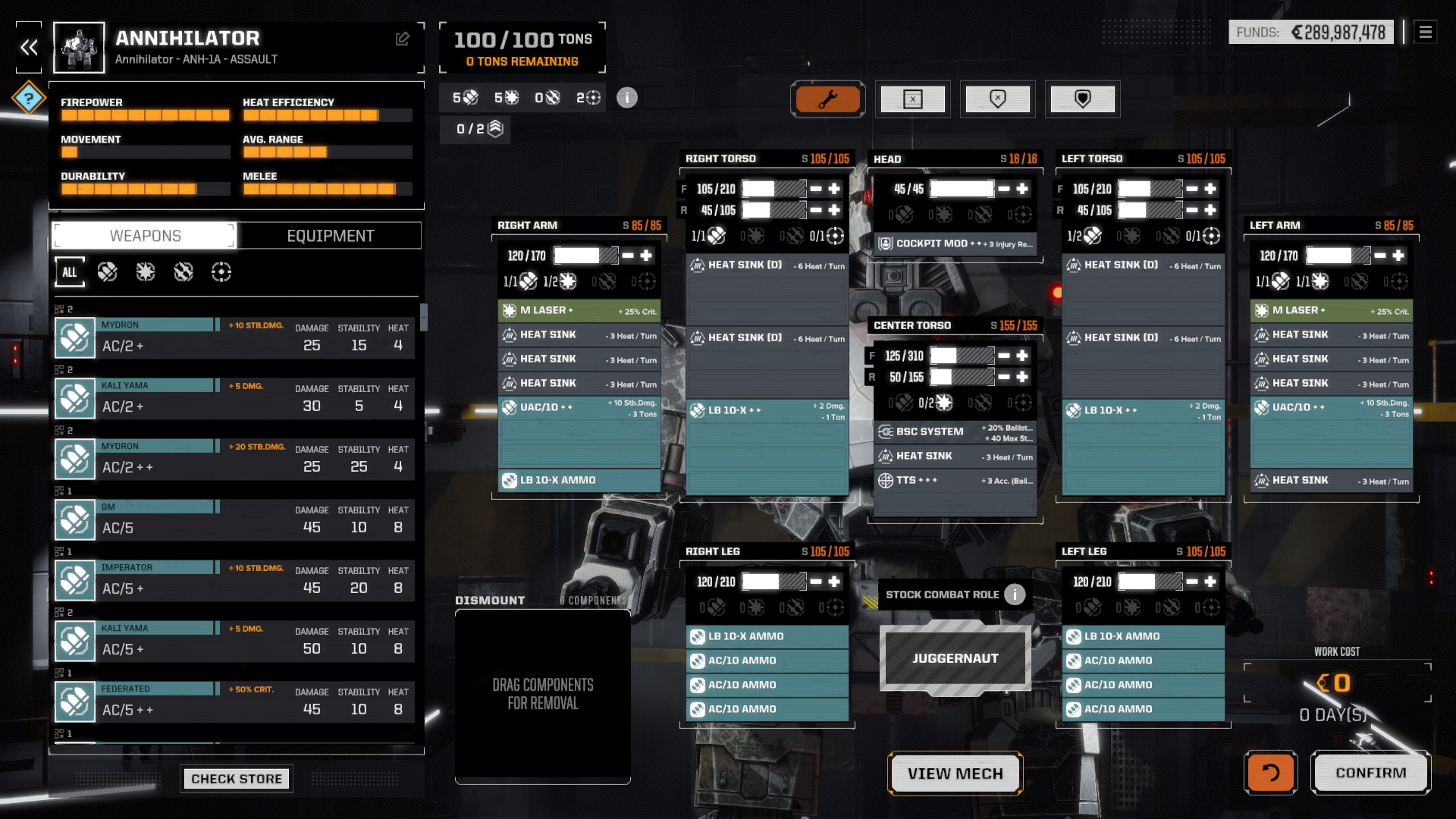Click the orange undo arrow icon
The width and height of the screenshot is (1456, 819).
click(1270, 773)
